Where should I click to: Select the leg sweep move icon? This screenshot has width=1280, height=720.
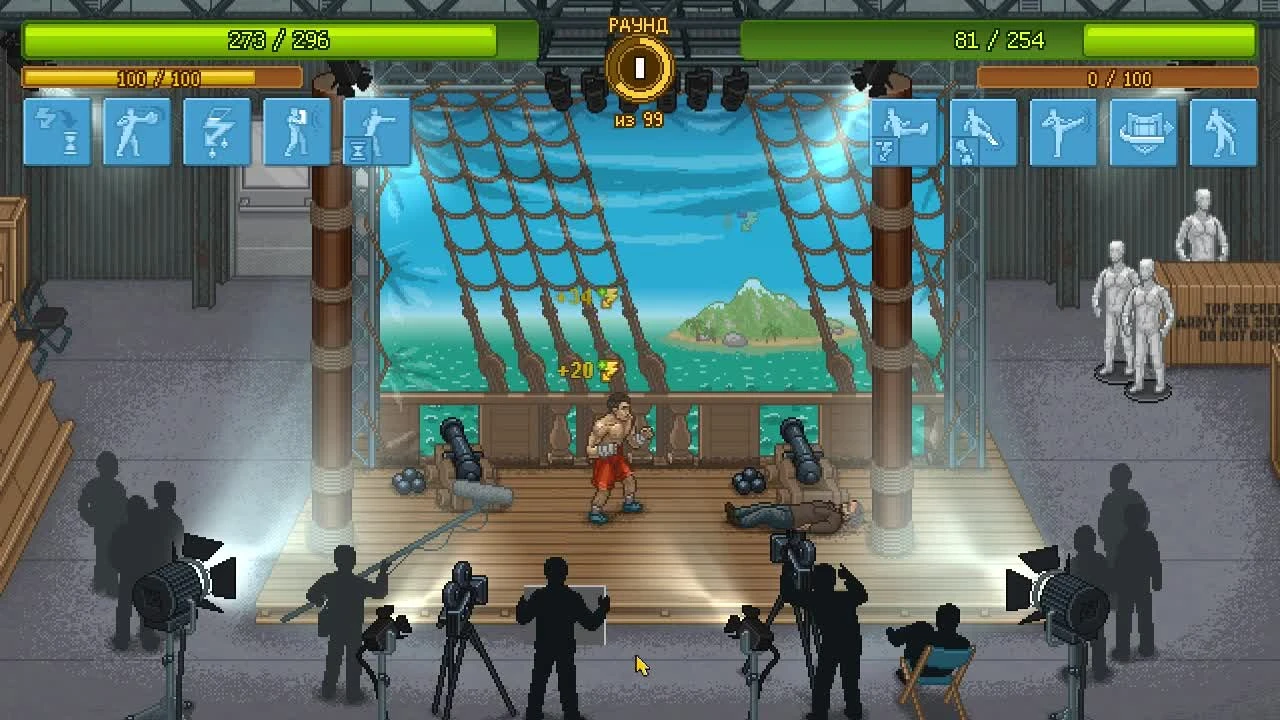point(983,132)
